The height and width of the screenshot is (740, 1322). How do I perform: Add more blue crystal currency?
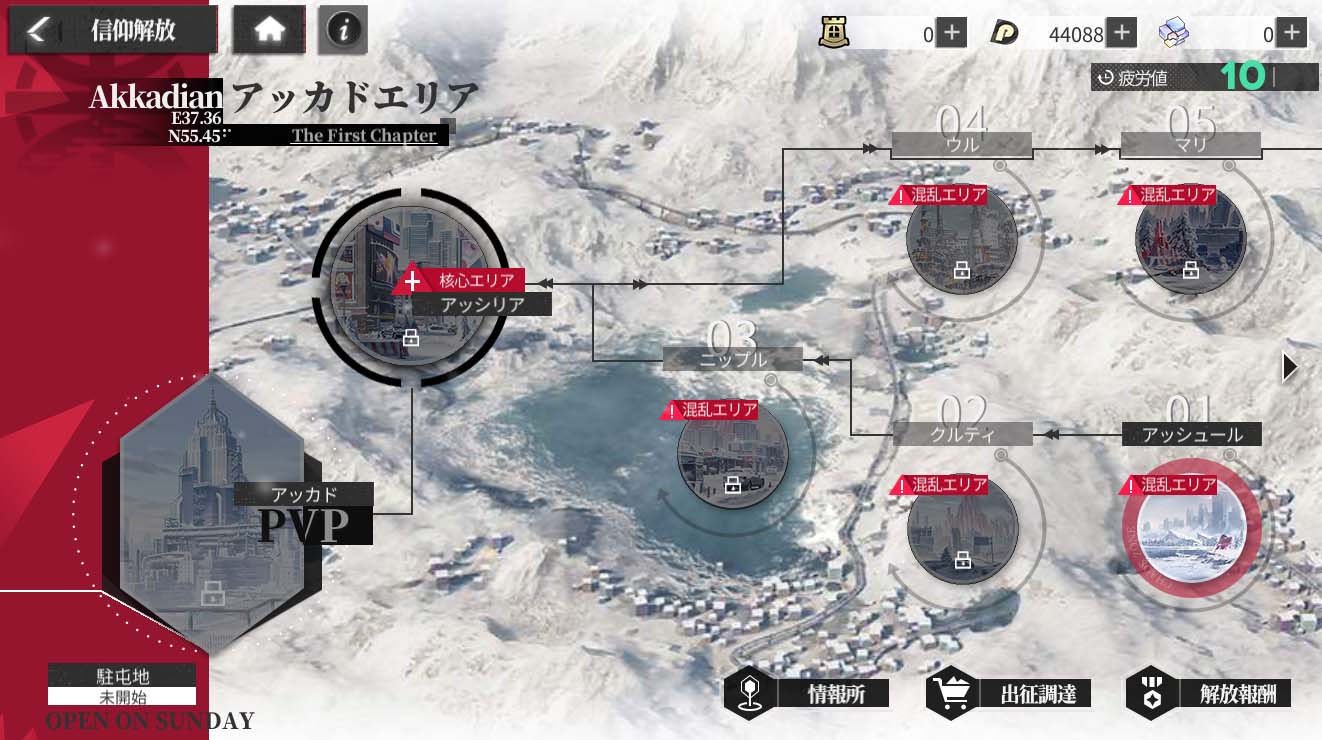pyautogui.click(x=1292, y=34)
